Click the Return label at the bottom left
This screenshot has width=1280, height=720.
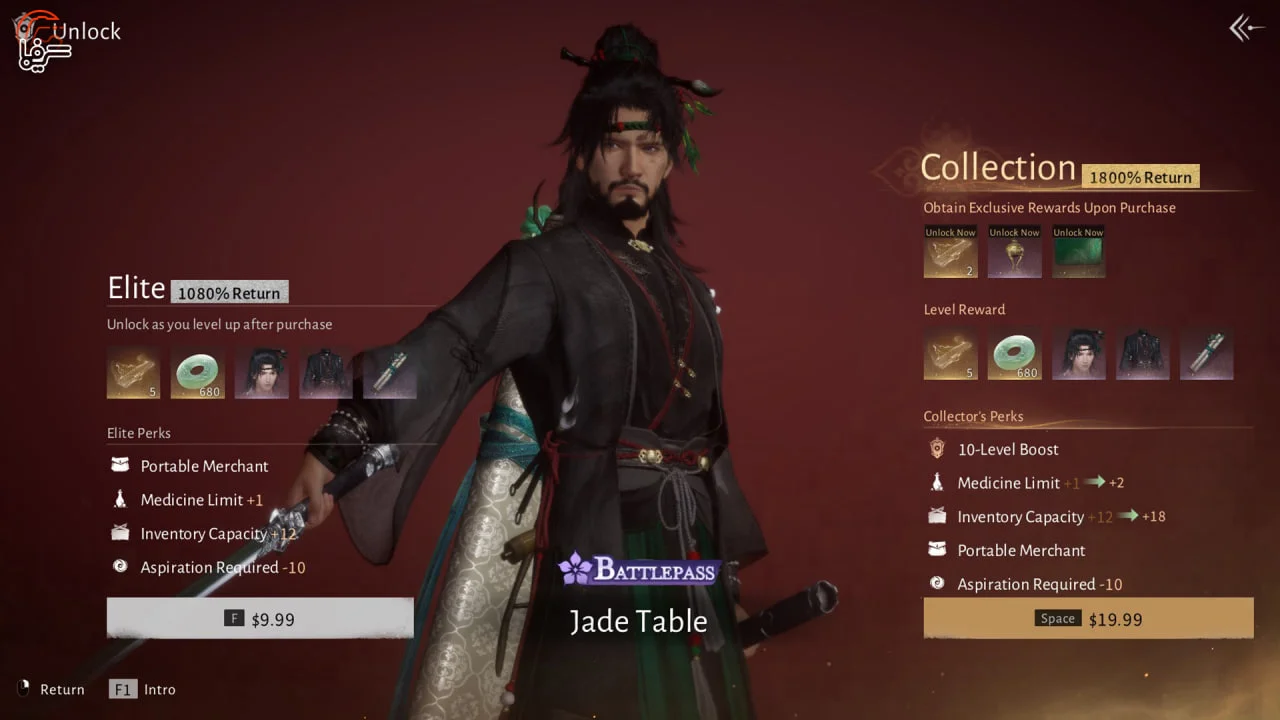click(62, 689)
